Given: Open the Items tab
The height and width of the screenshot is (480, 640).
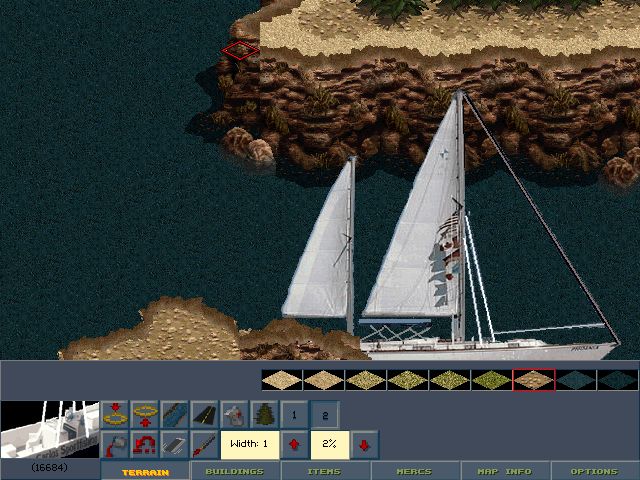Looking at the screenshot, I should [325, 471].
